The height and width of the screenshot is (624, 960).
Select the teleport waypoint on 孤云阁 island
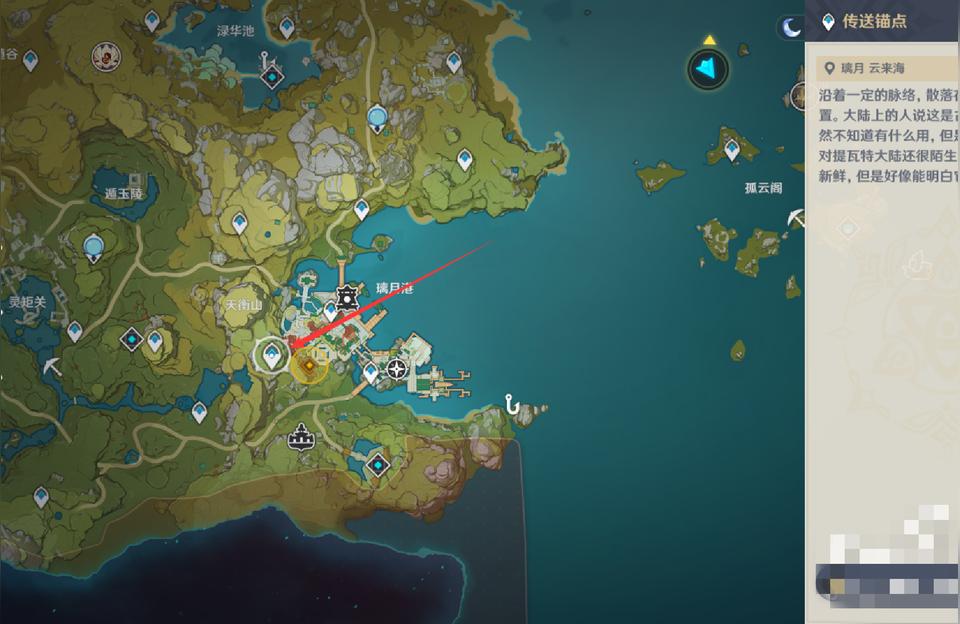pos(732,150)
